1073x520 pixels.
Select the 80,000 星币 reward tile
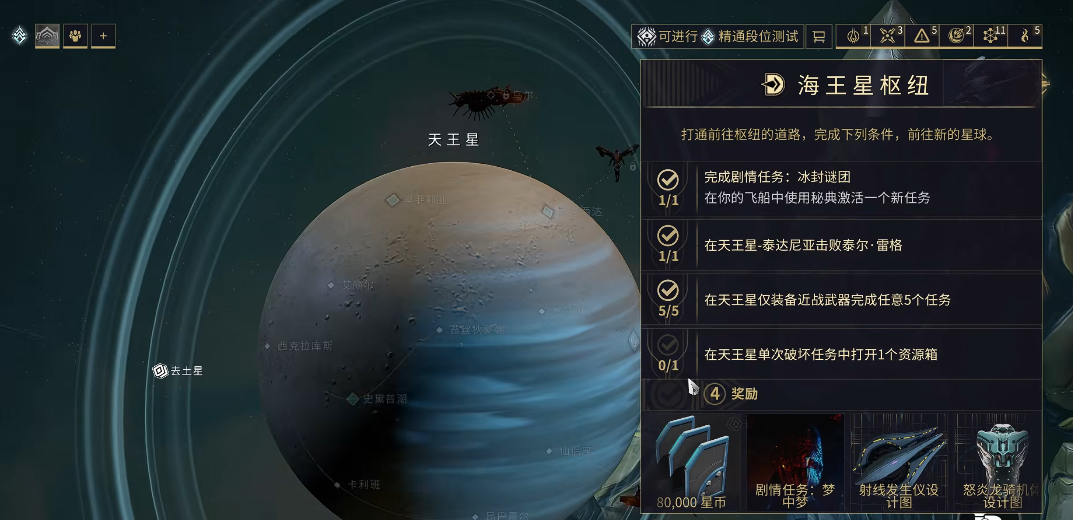point(692,461)
